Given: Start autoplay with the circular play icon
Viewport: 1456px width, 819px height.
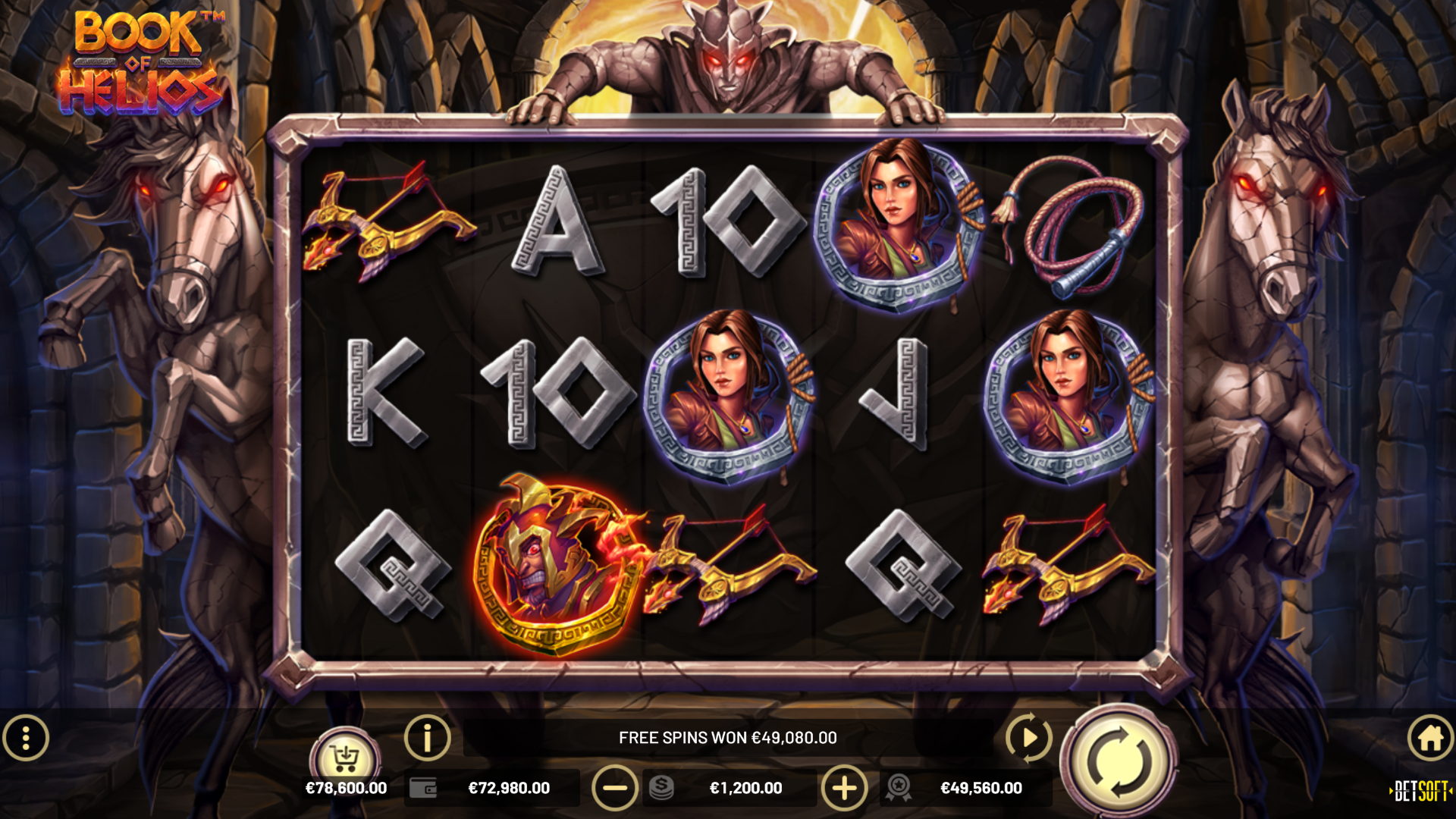Looking at the screenshot, I should coord(1028,736).
